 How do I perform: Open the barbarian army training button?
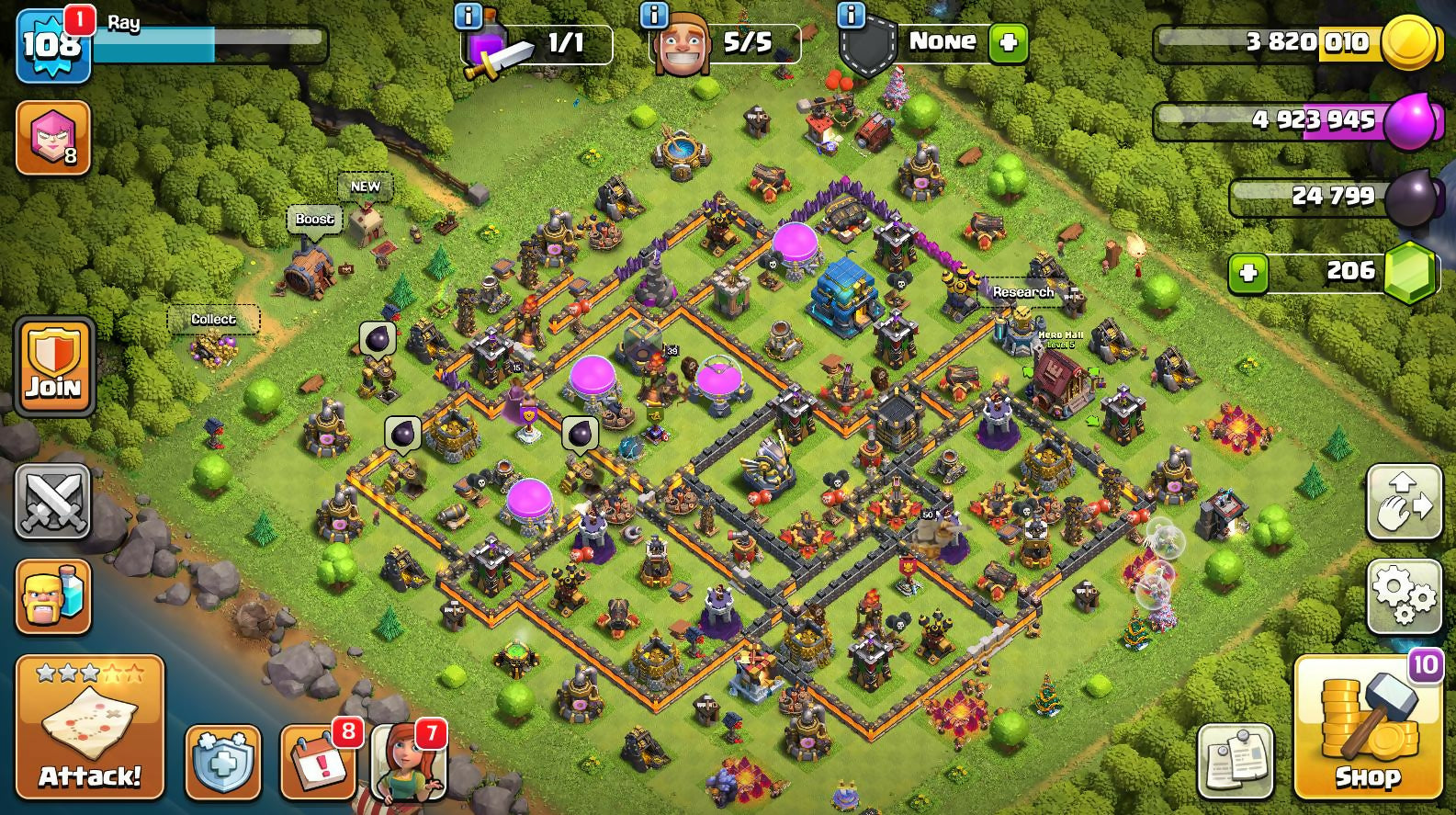click(x=53, y=595)
